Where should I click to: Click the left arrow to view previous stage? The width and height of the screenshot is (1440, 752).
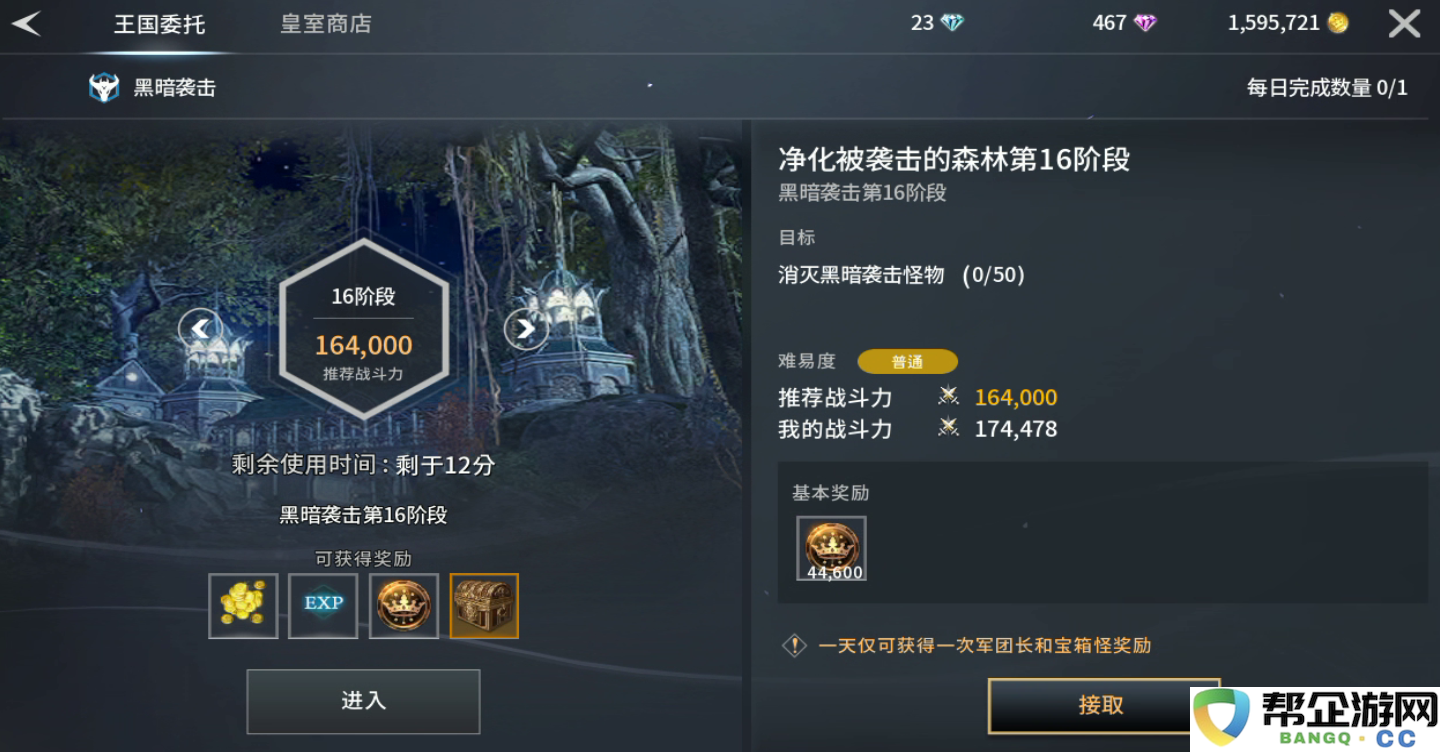point(200,328)
